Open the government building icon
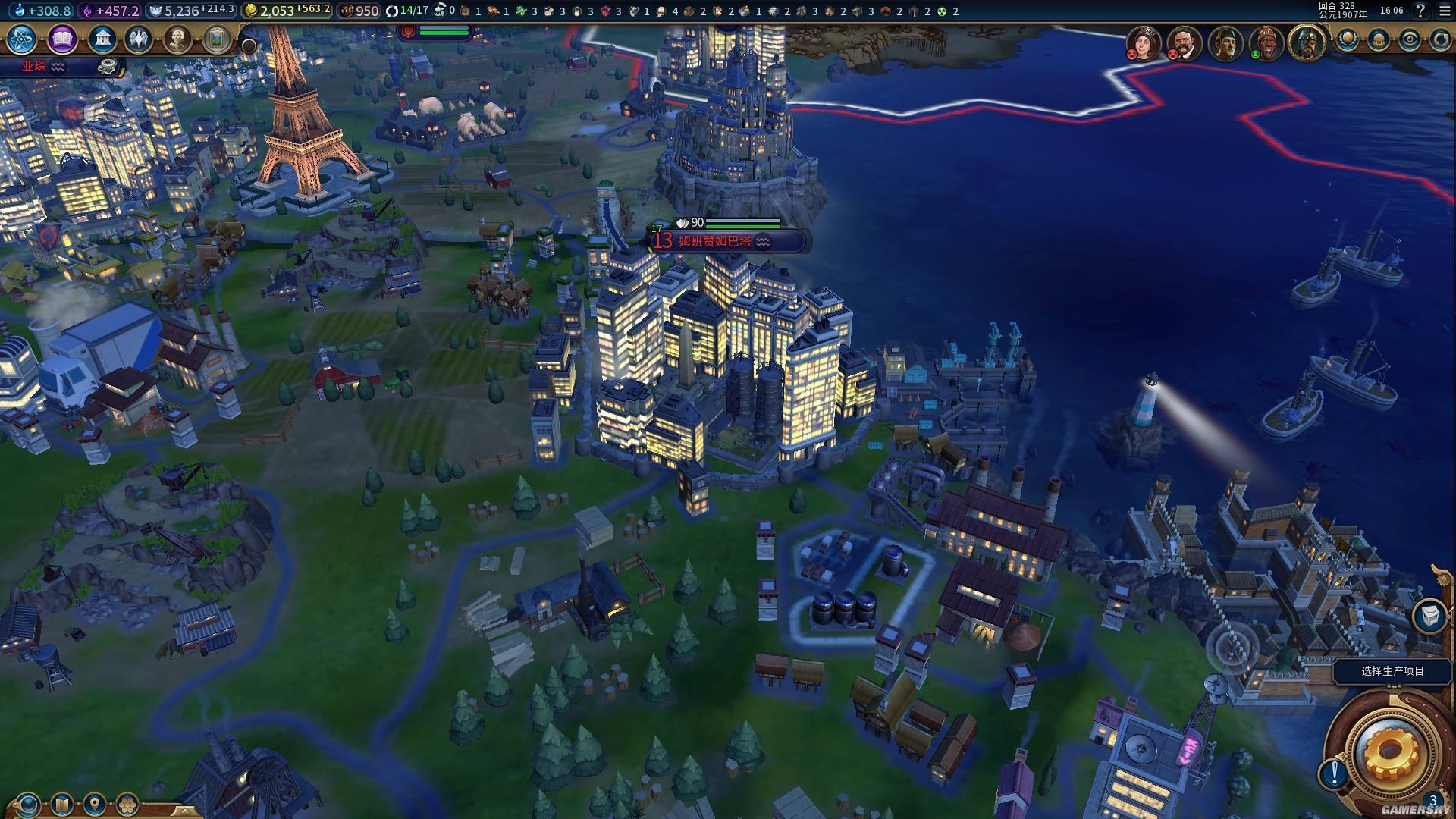Screen dimensions: 1456x819 tap(102, 39)
